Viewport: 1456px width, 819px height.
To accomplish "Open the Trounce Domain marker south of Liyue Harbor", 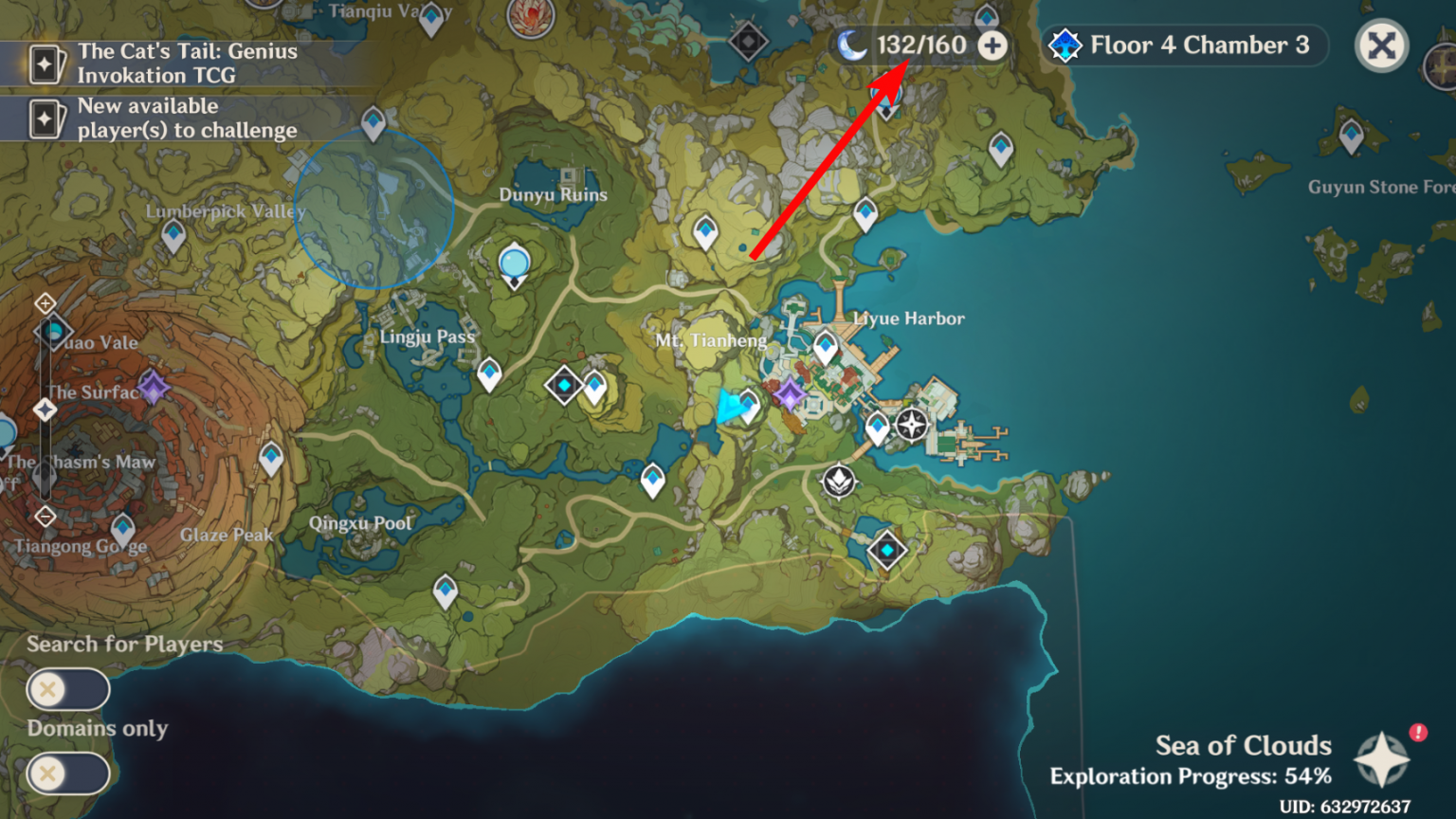I will coord(838,481).
